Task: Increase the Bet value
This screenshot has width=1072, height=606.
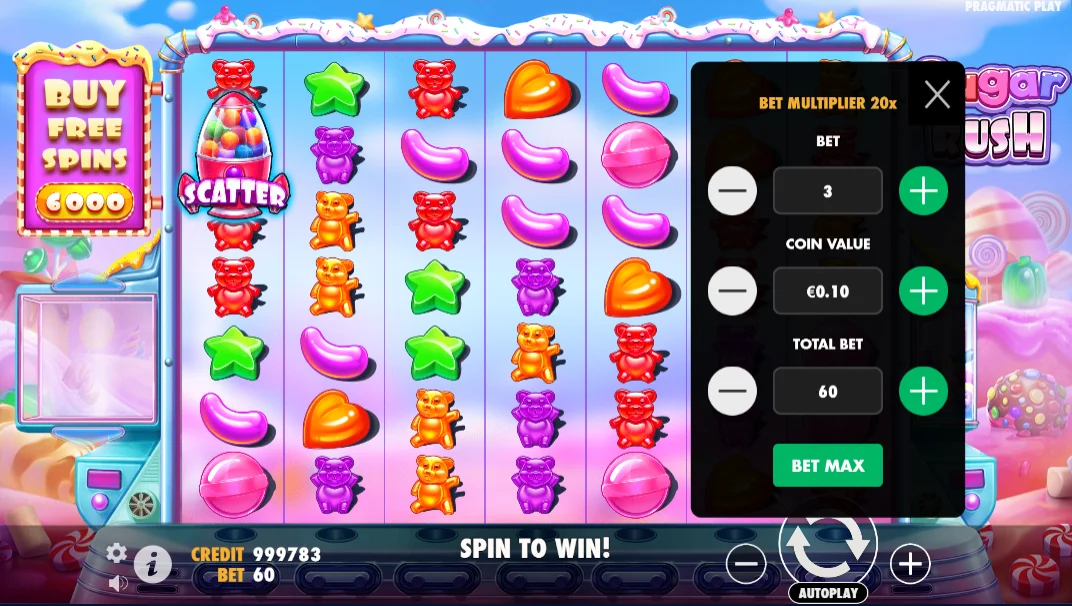Action: pos(923,191)
